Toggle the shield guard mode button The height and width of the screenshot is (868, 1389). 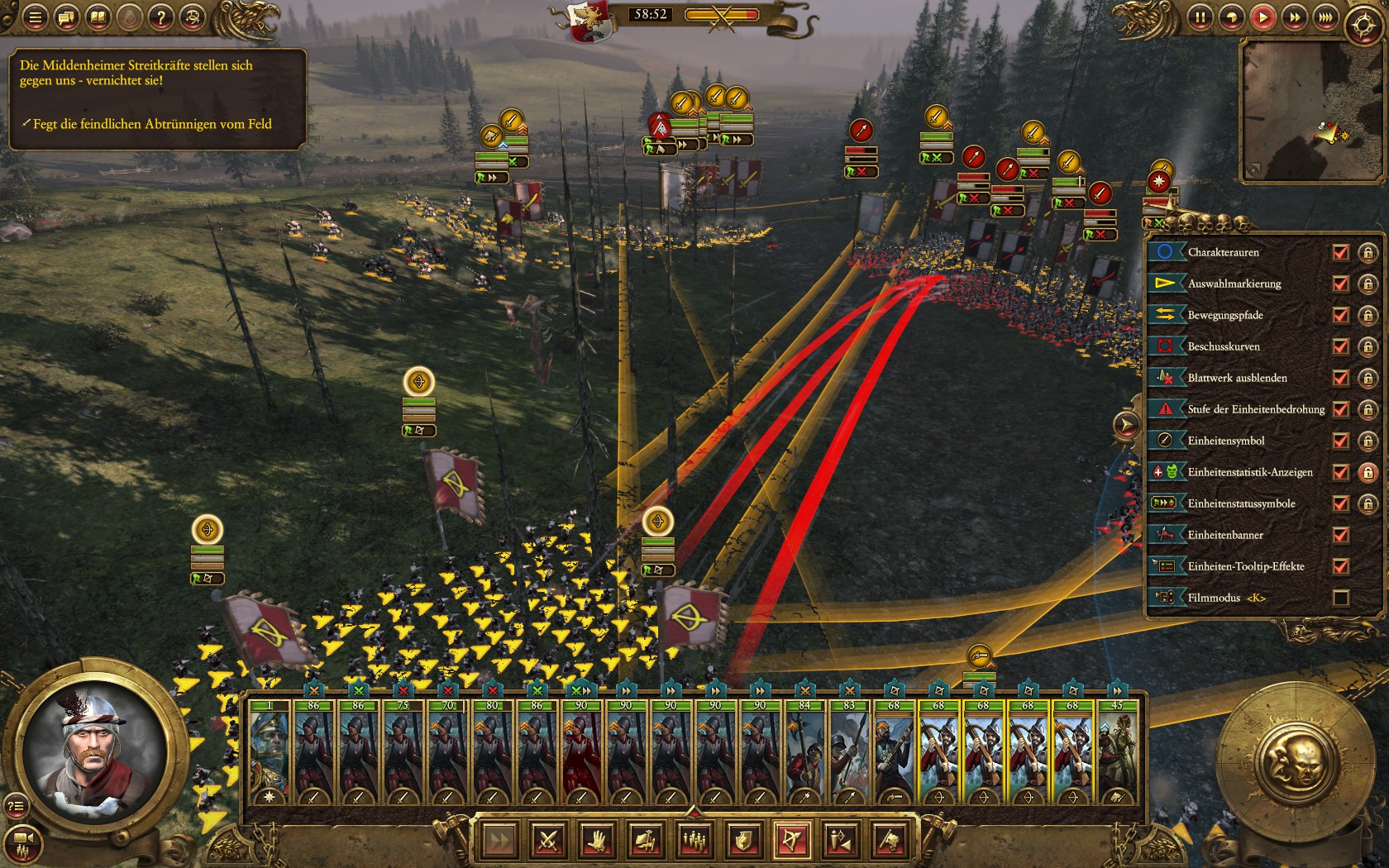click(x=742, y=841)
